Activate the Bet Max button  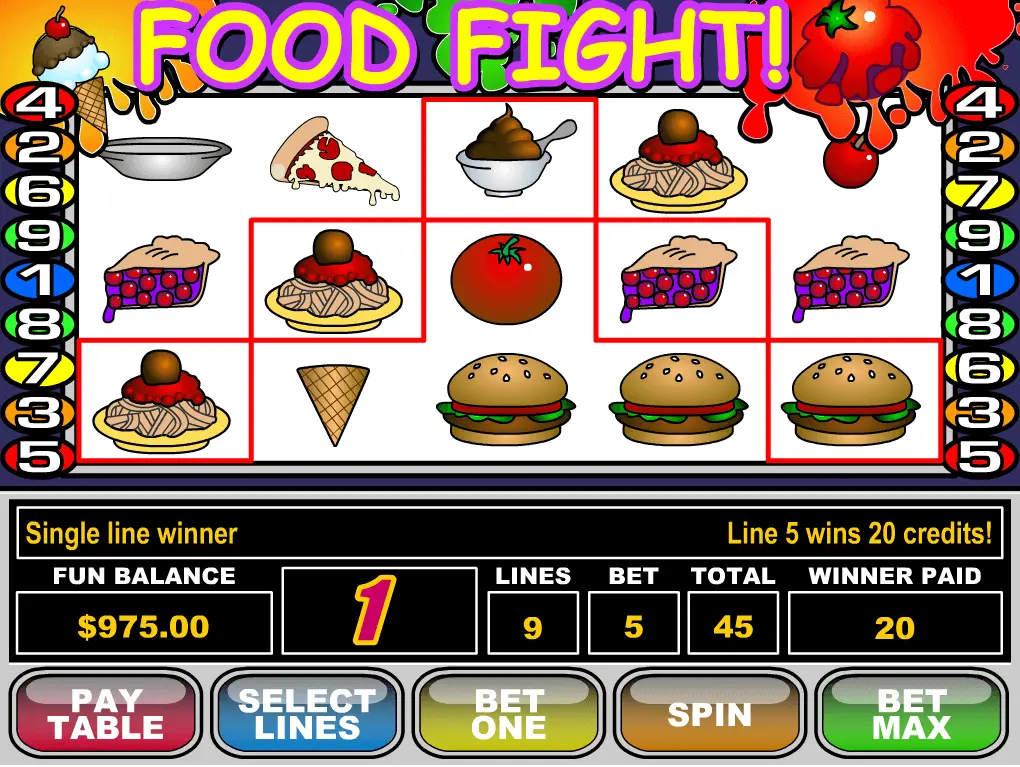911,714
